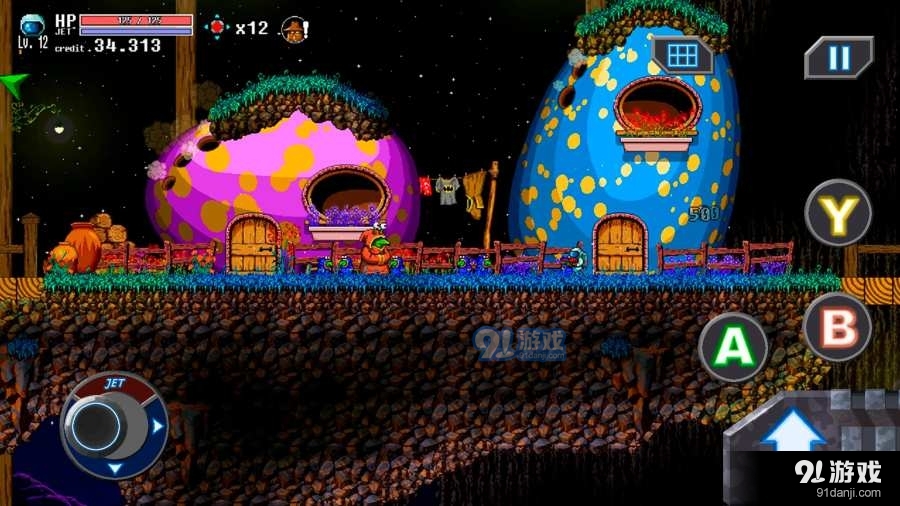Tap the character portrait alert icon
900x506 pixels.
click(294, 29)
